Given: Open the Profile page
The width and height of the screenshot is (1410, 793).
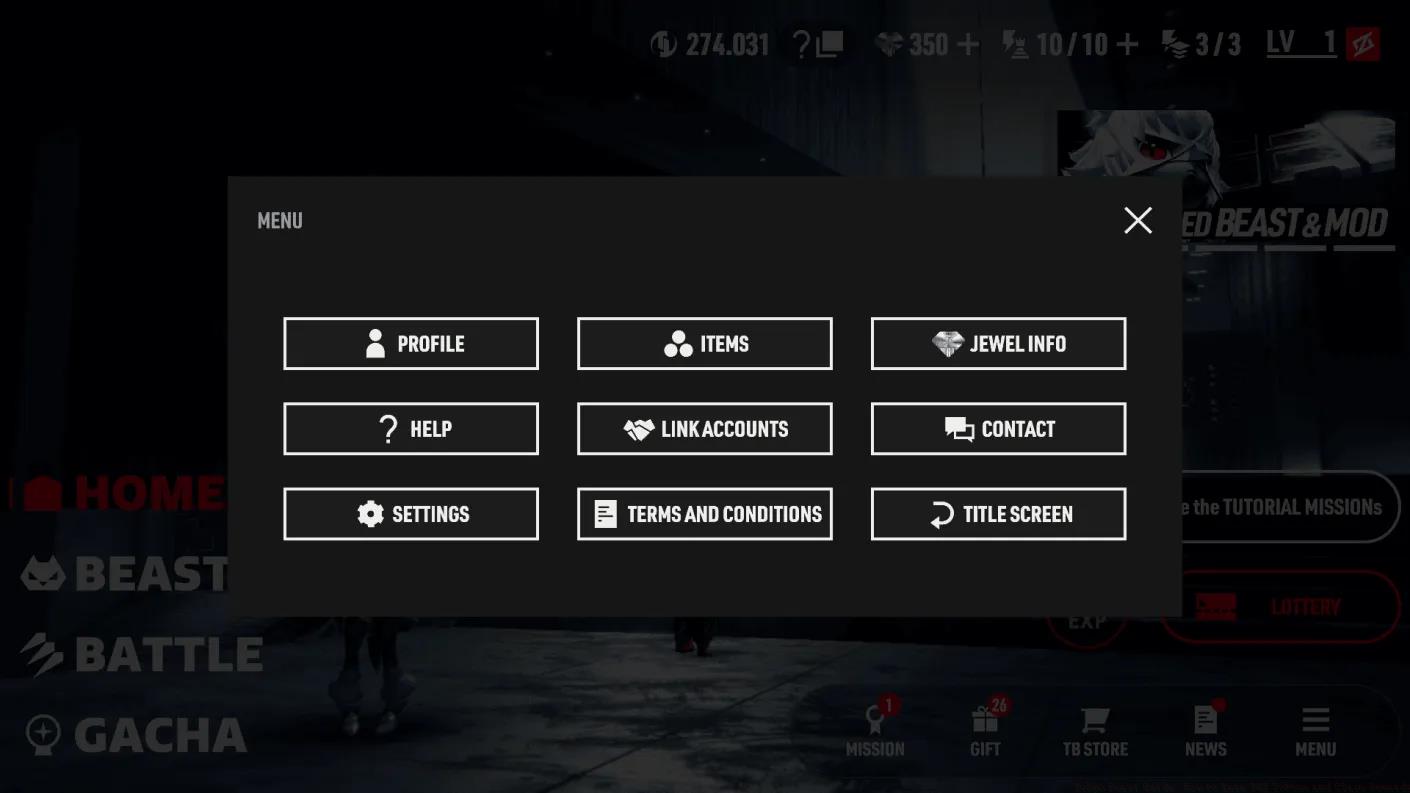Looking at the screenshot, I should coord(411,344).
